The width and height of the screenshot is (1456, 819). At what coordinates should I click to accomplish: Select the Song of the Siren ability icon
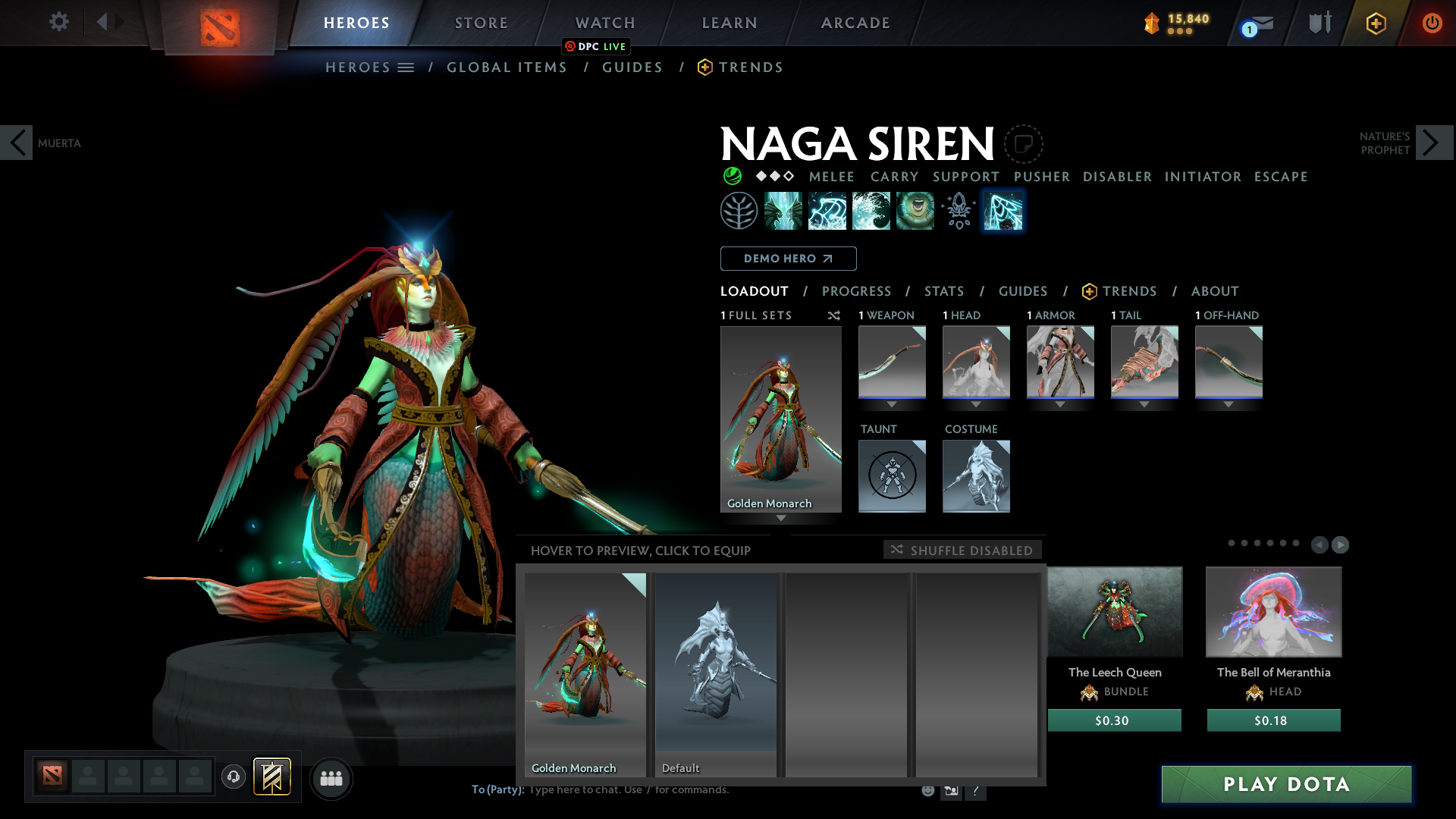coord(915,210)
